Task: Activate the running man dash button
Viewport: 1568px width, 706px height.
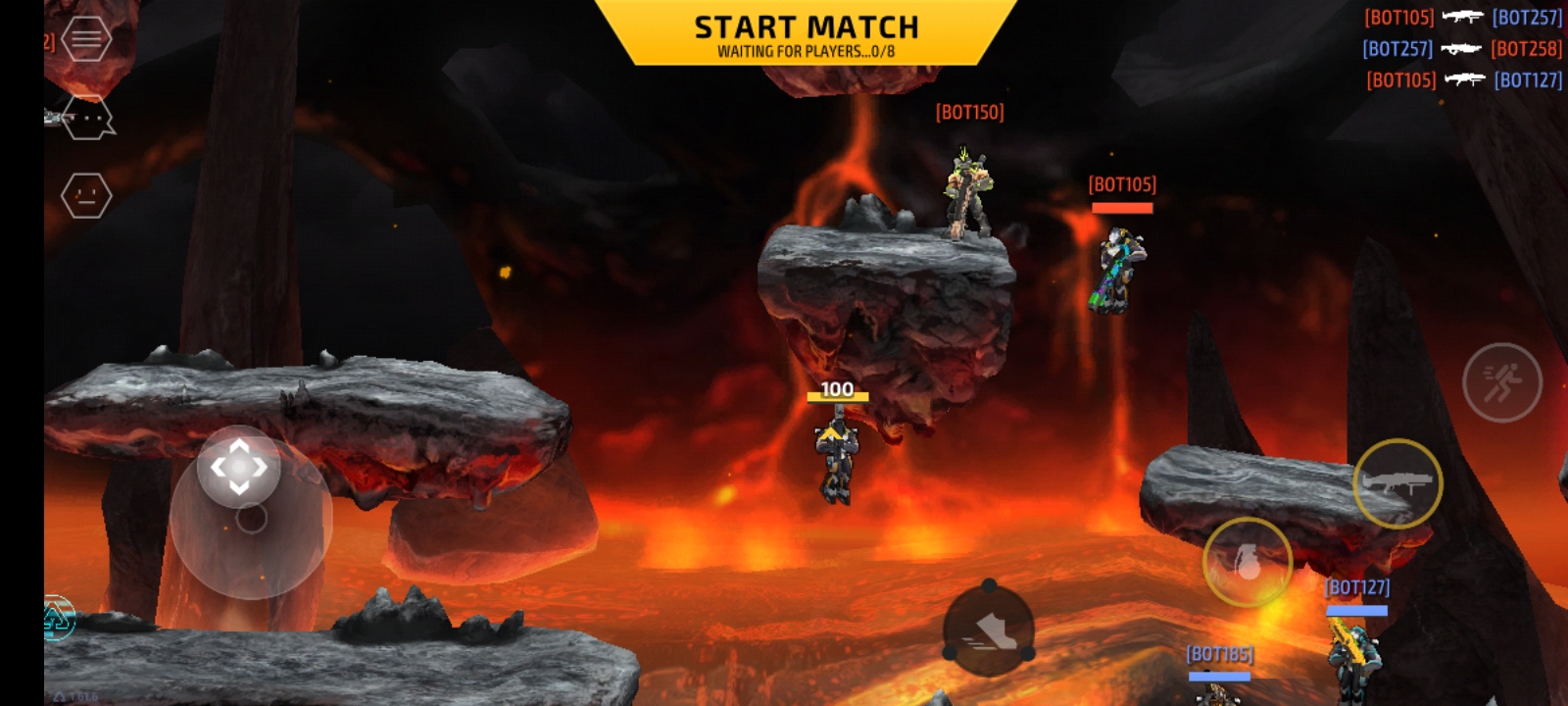Action: [1501, 382]
